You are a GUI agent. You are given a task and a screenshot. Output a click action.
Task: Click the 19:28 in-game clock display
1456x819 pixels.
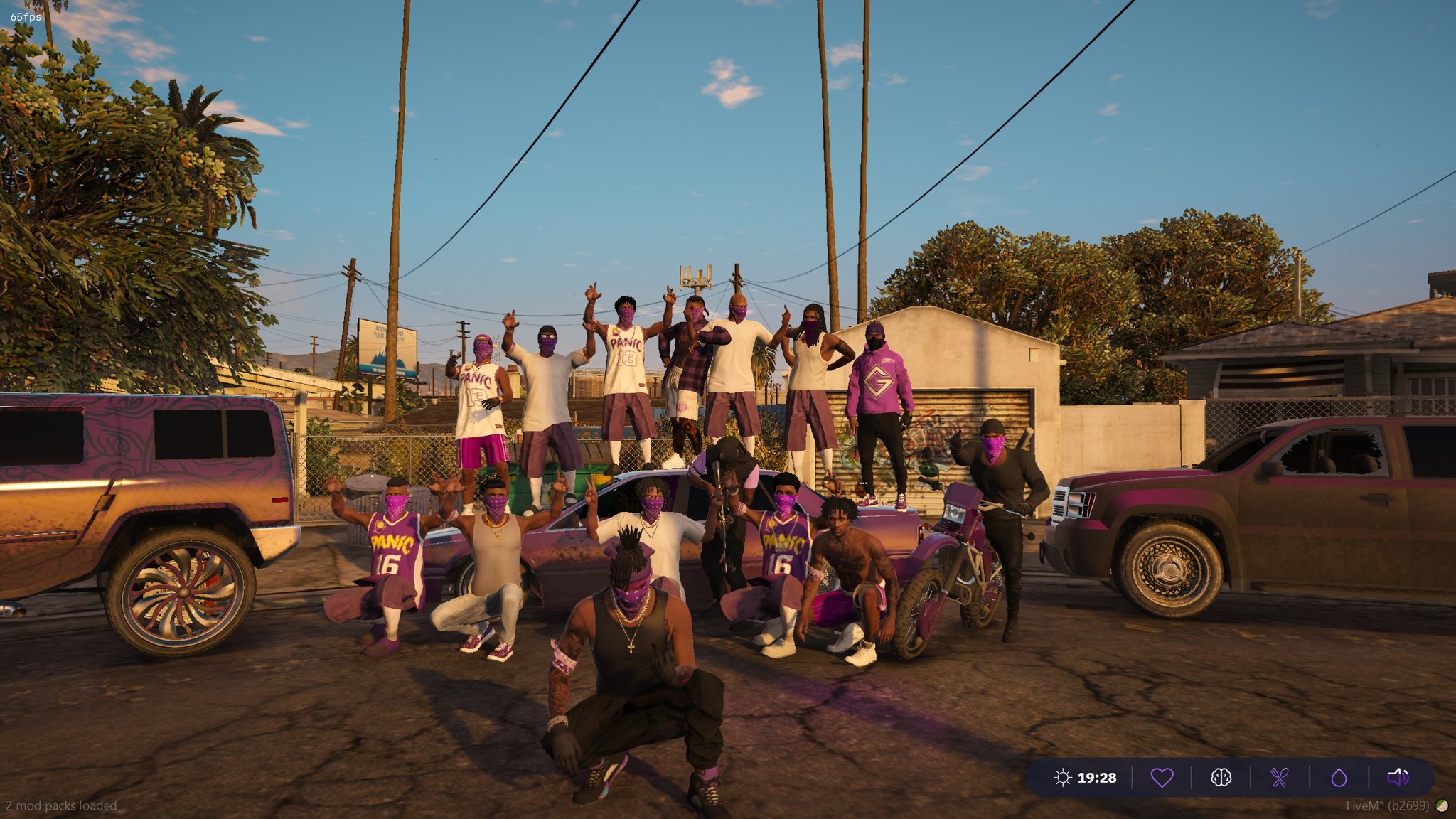point(1097,778)
